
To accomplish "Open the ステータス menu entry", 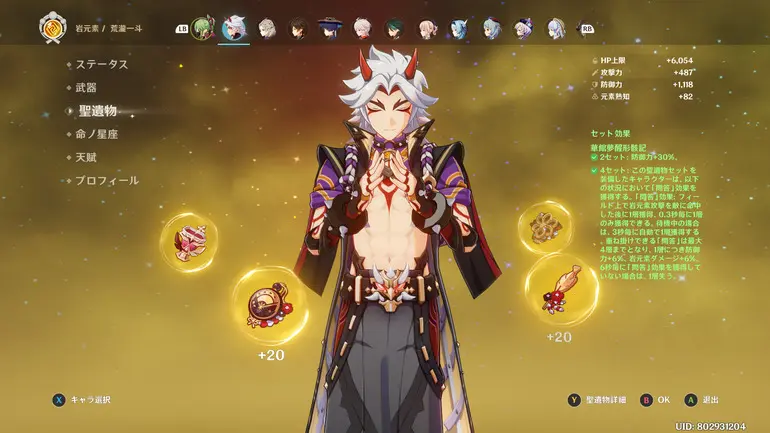I will point(102,64).
